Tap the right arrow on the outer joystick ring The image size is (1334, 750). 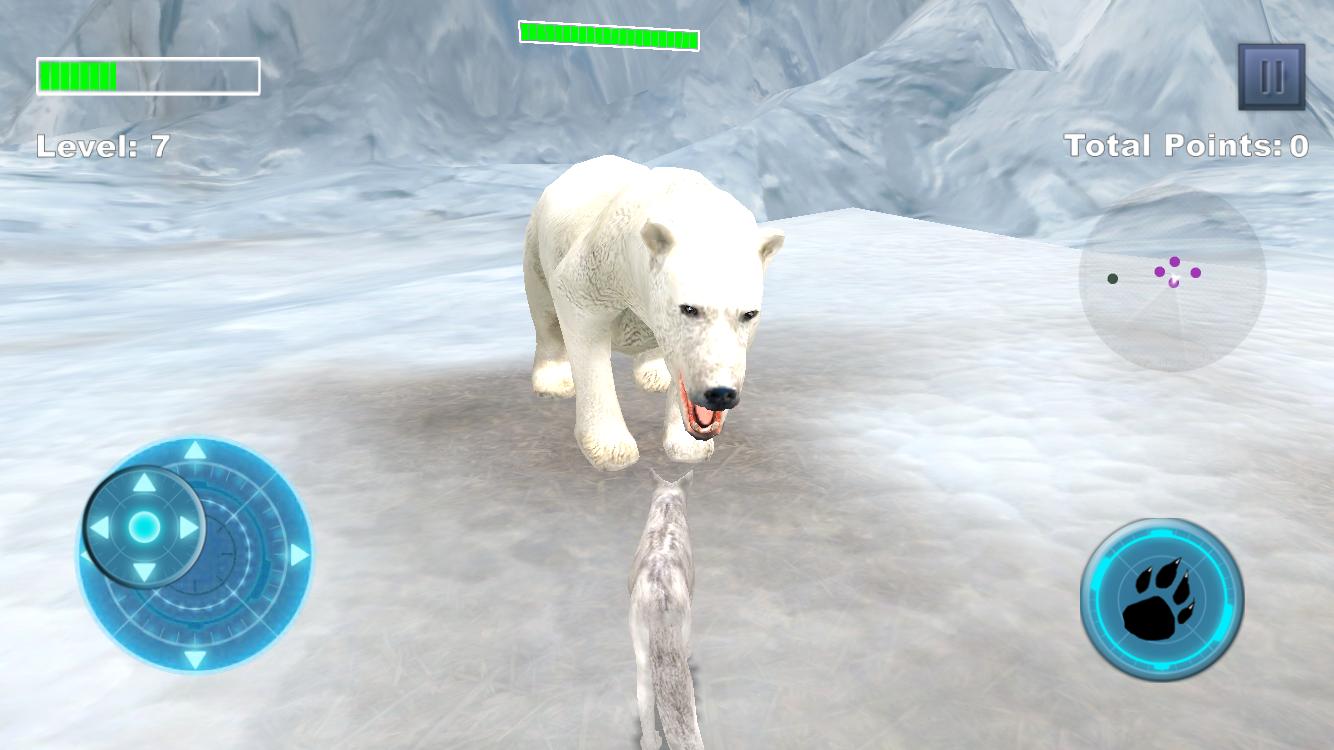point(299,554)
